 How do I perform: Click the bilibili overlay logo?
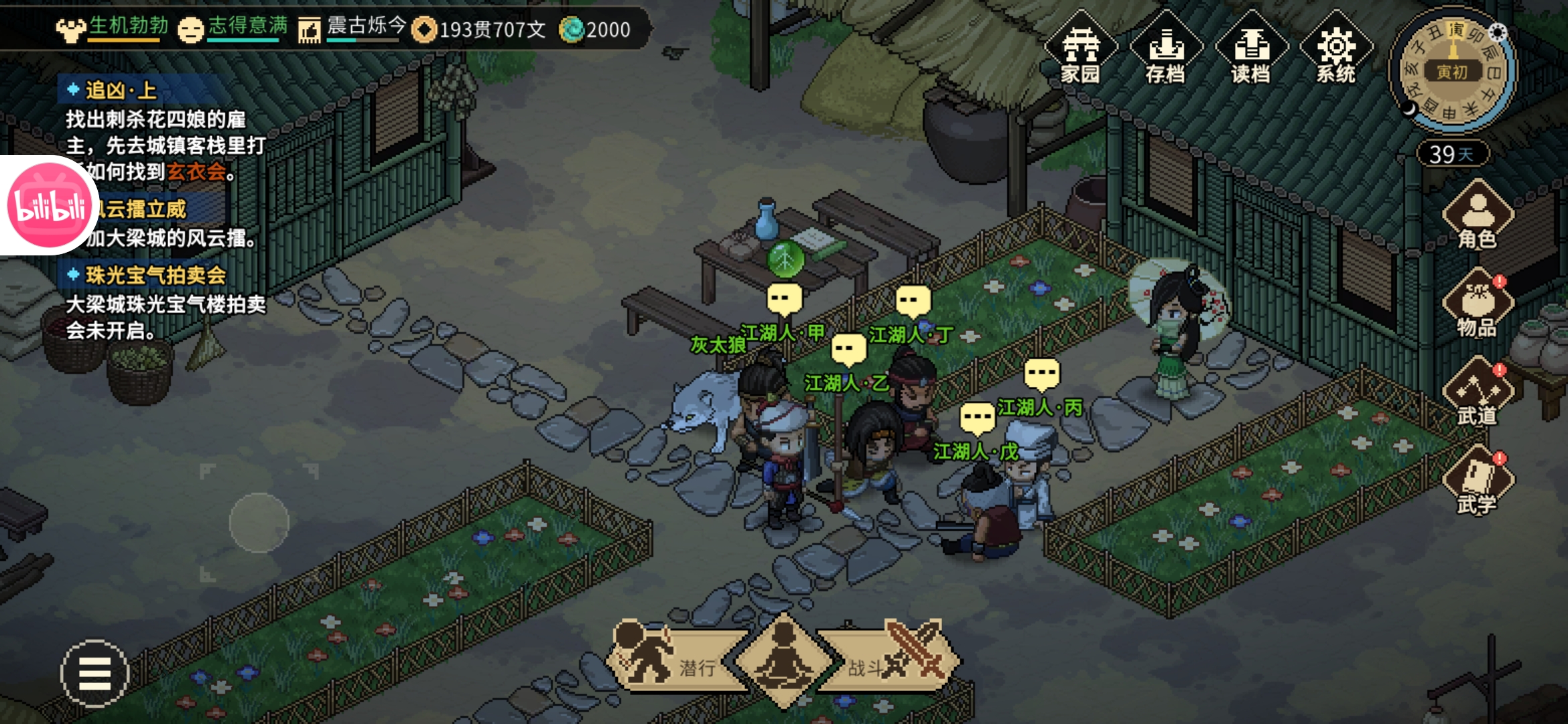pyautogui.click(x=48, y=205)
